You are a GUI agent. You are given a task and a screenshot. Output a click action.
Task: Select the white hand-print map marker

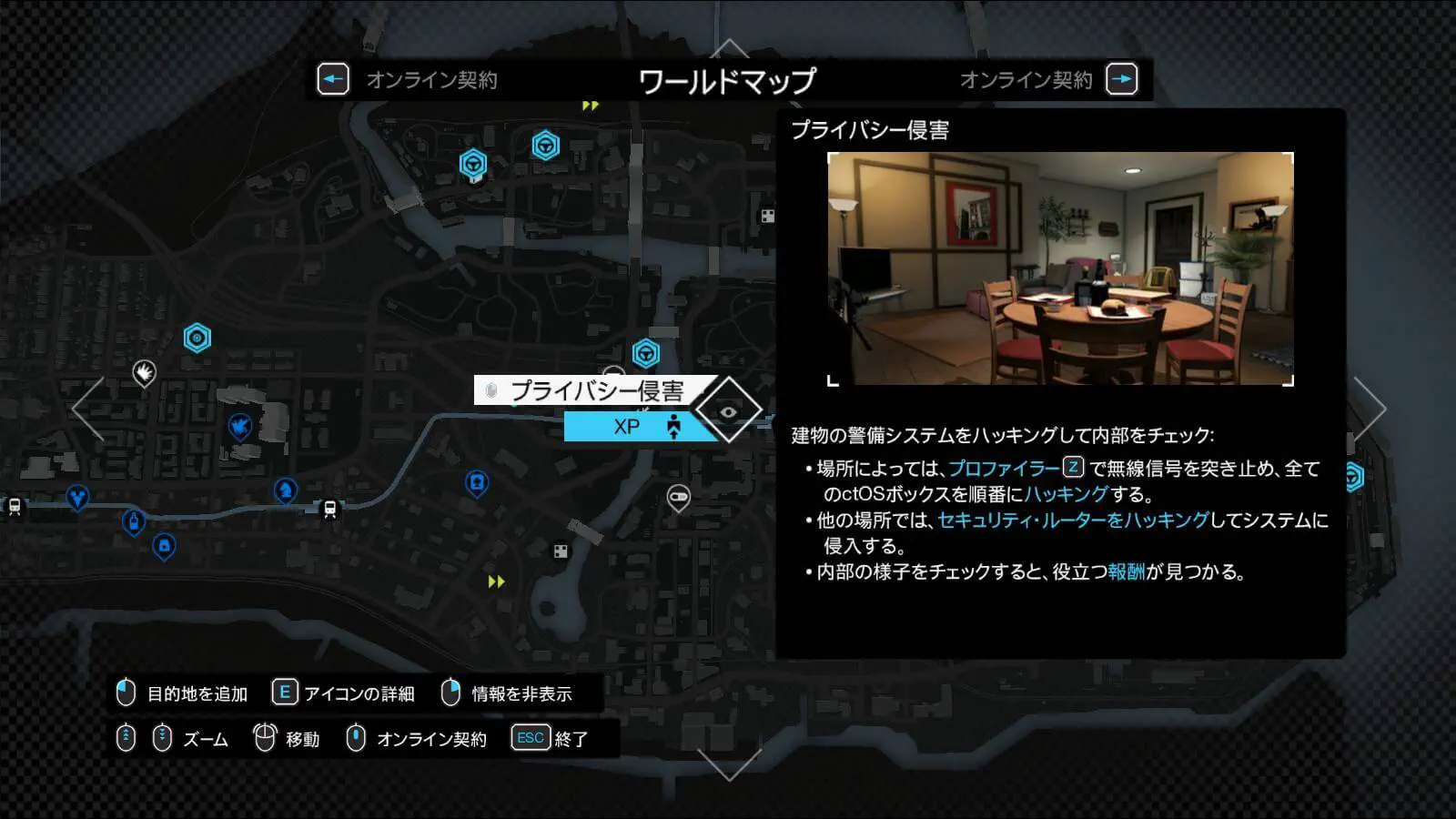(144, 371)
